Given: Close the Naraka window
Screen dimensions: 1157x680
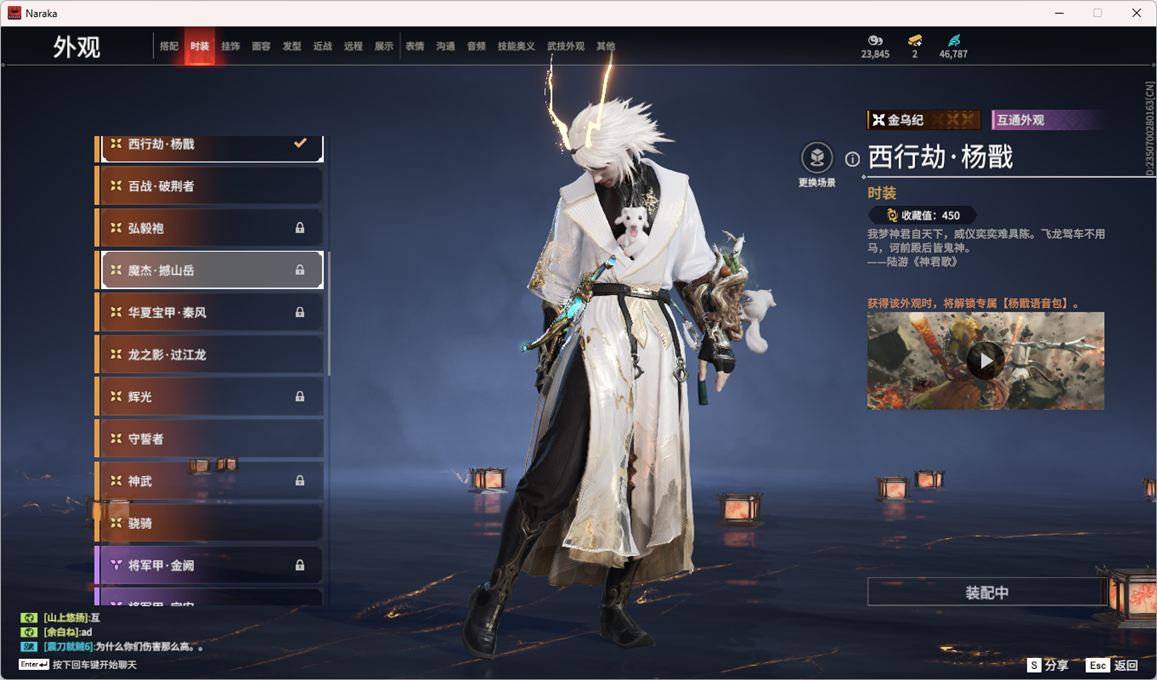Looking at the screenshot, I should (1136, 13).
